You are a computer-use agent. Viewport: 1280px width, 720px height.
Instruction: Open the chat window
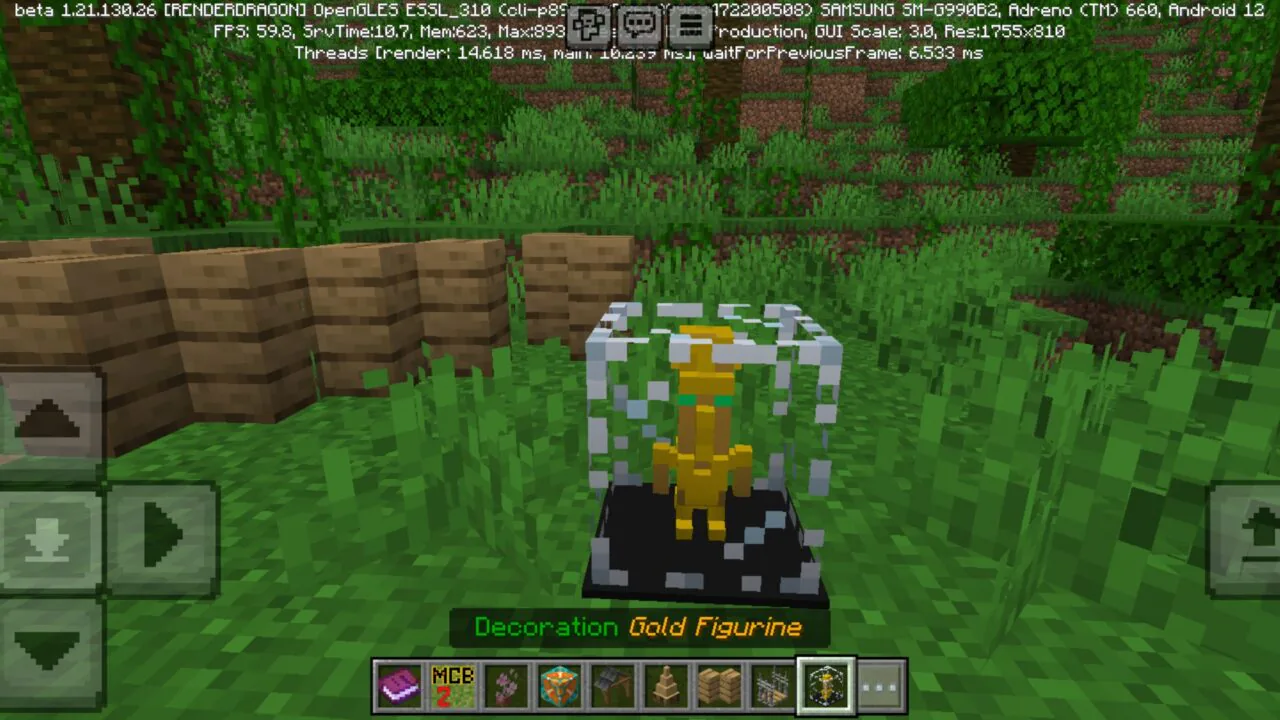(x=639, y=25)
